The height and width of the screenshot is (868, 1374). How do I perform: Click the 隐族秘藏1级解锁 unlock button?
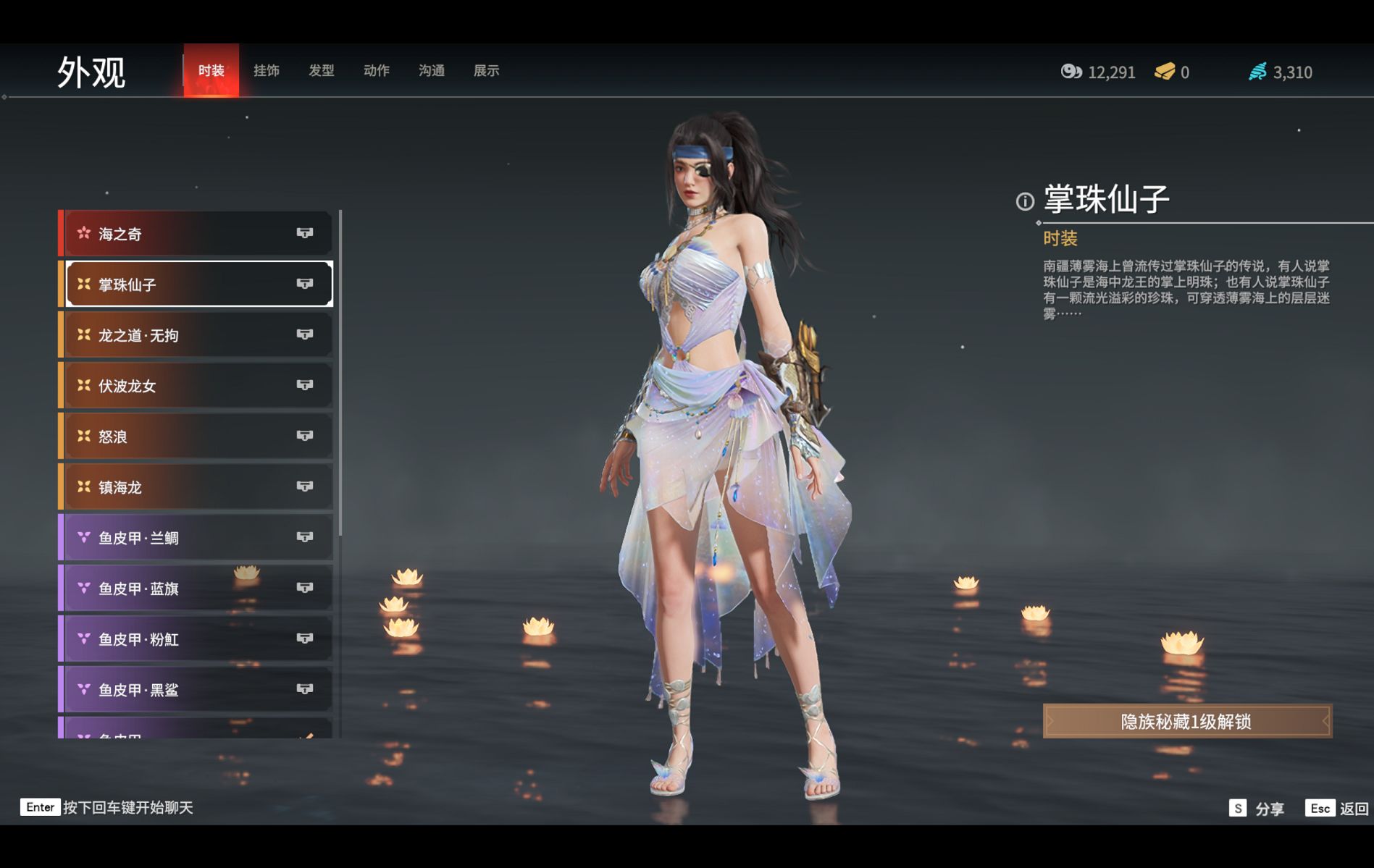(1186, 721)
